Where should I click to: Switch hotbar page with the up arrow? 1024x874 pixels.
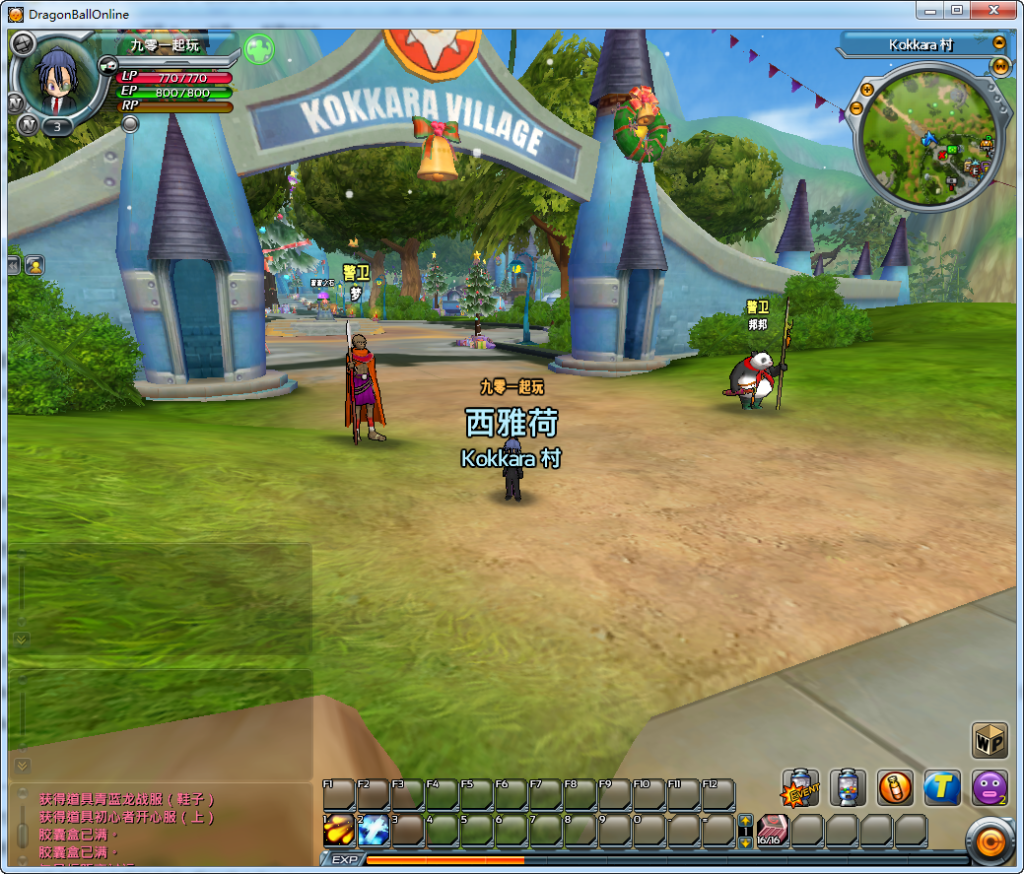745,822
